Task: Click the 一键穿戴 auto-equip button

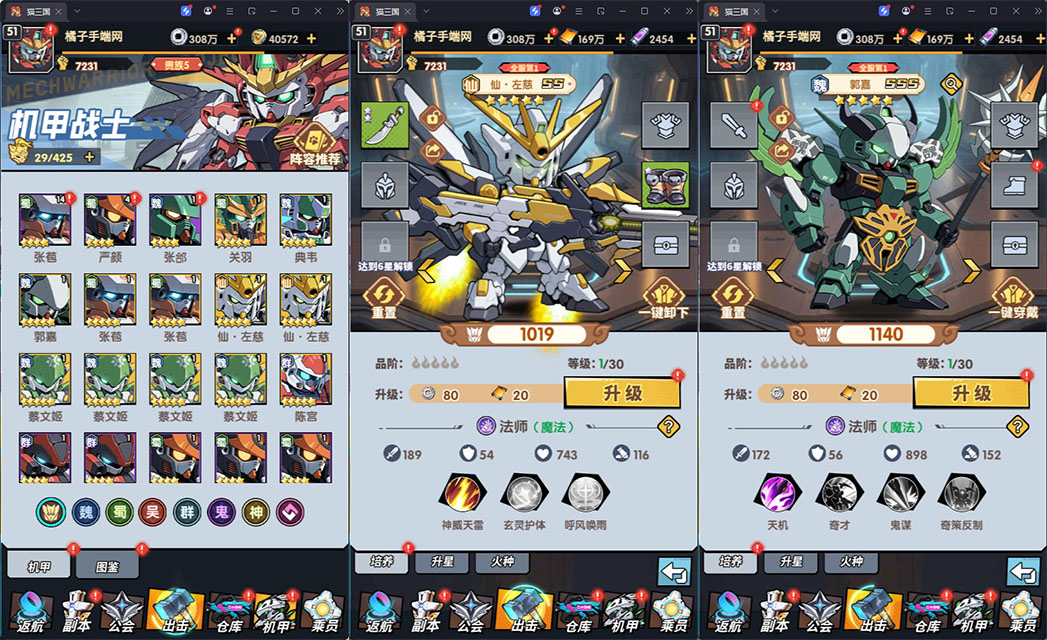Action: 1013,296
